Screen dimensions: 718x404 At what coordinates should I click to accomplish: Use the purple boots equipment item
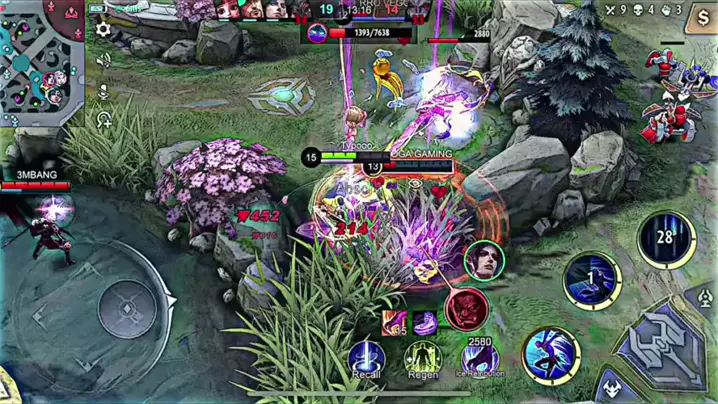[x=424, y=322]
